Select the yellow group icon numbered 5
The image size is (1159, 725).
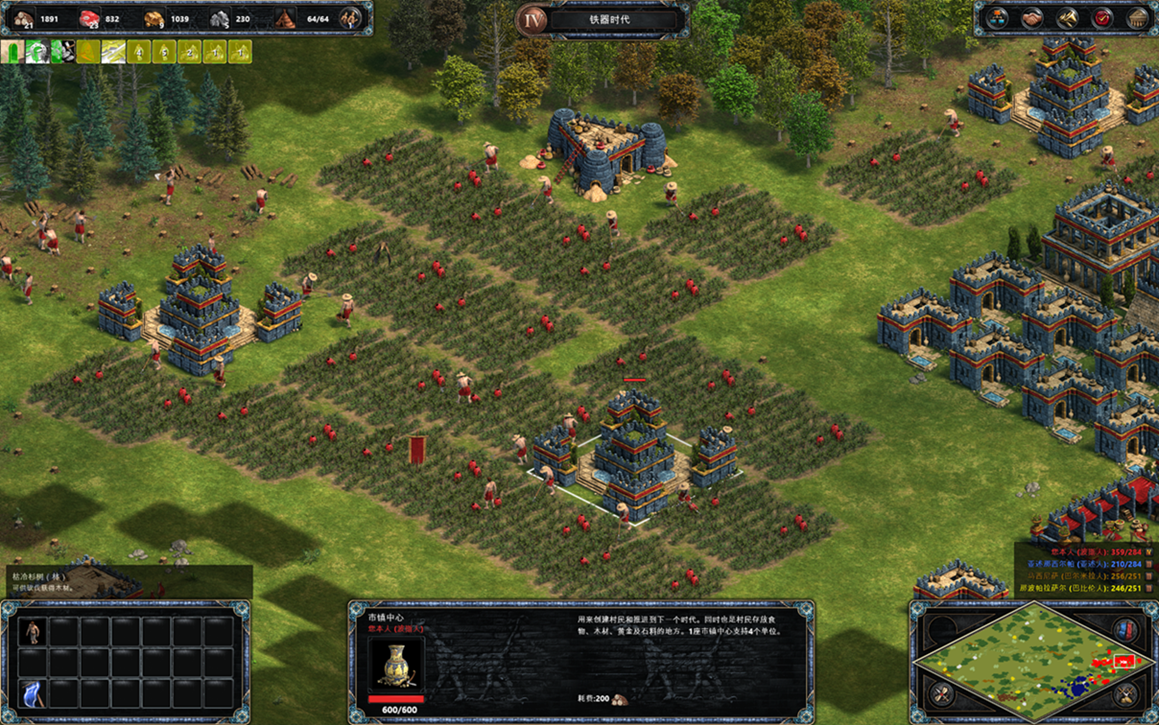pyautogui.click(x=165, y=51)
